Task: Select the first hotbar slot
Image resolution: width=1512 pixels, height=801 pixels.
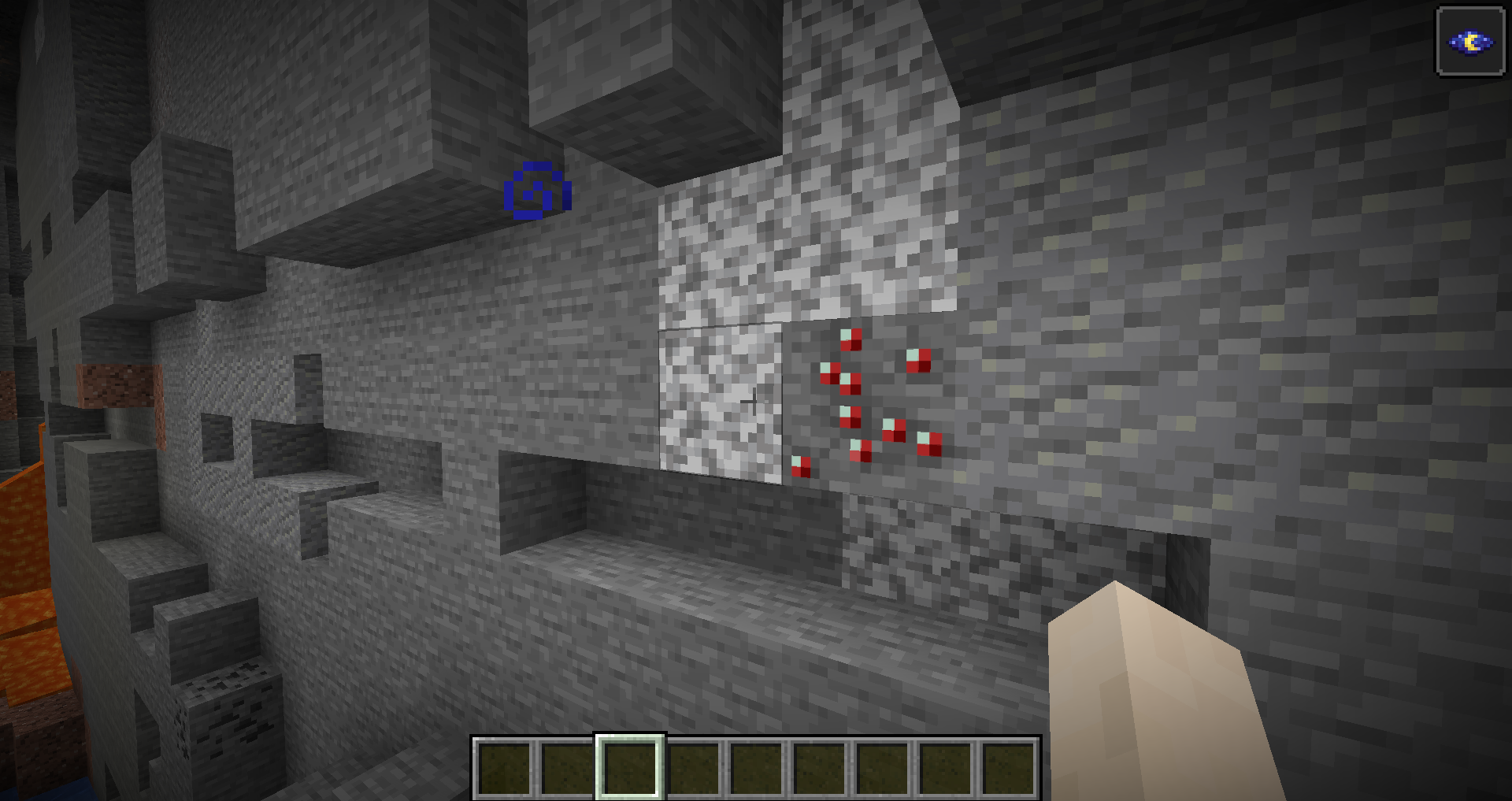Action: tap(505, 768)
